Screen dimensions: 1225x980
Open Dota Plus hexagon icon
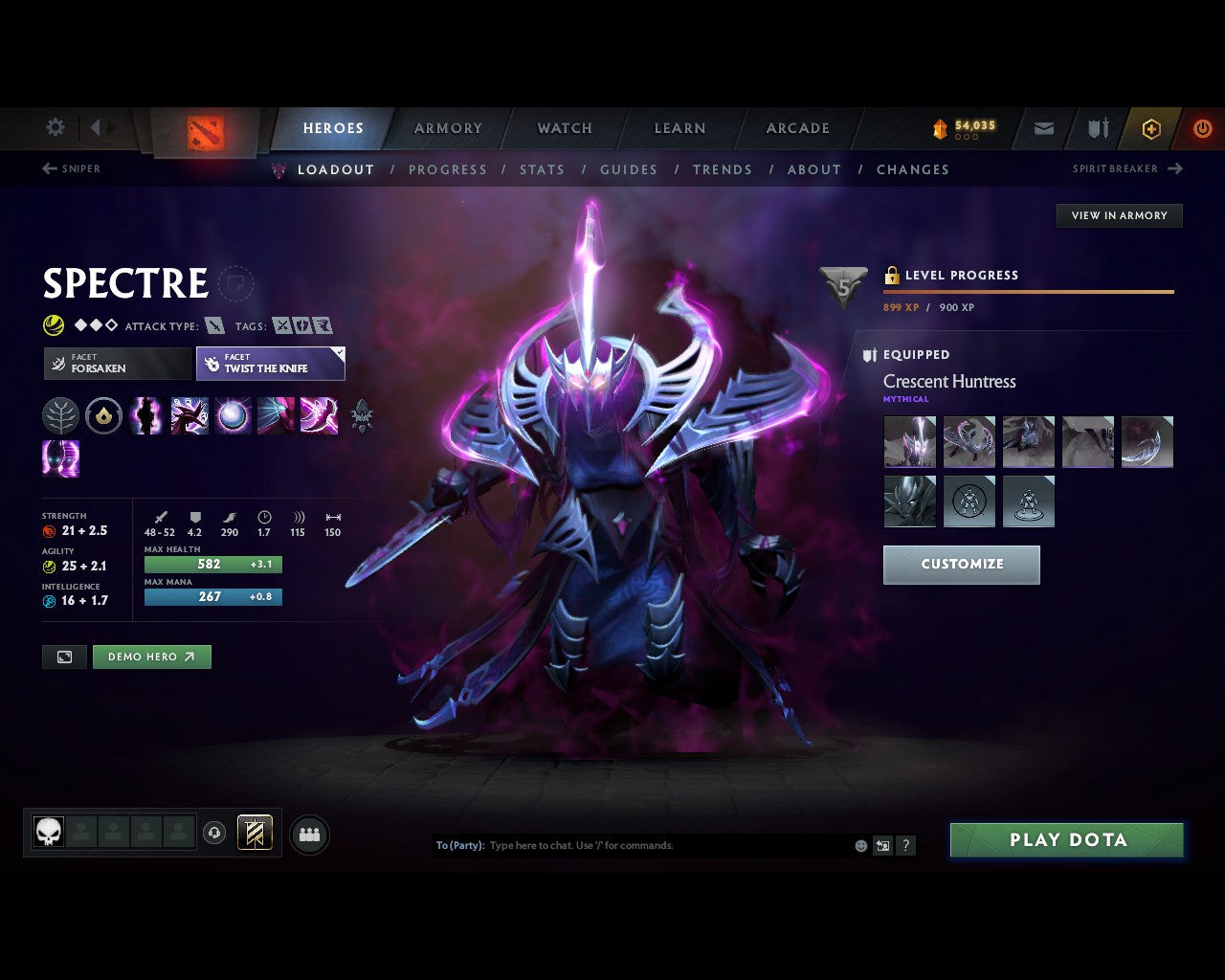tap(1151, 128)
